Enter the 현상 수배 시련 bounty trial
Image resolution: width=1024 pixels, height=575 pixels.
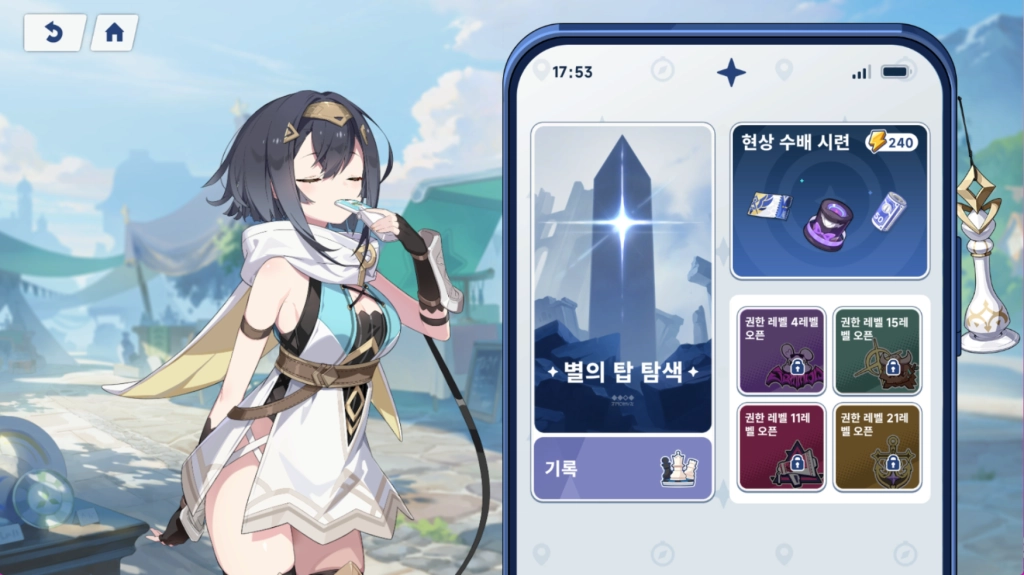[x=830, y=201]
